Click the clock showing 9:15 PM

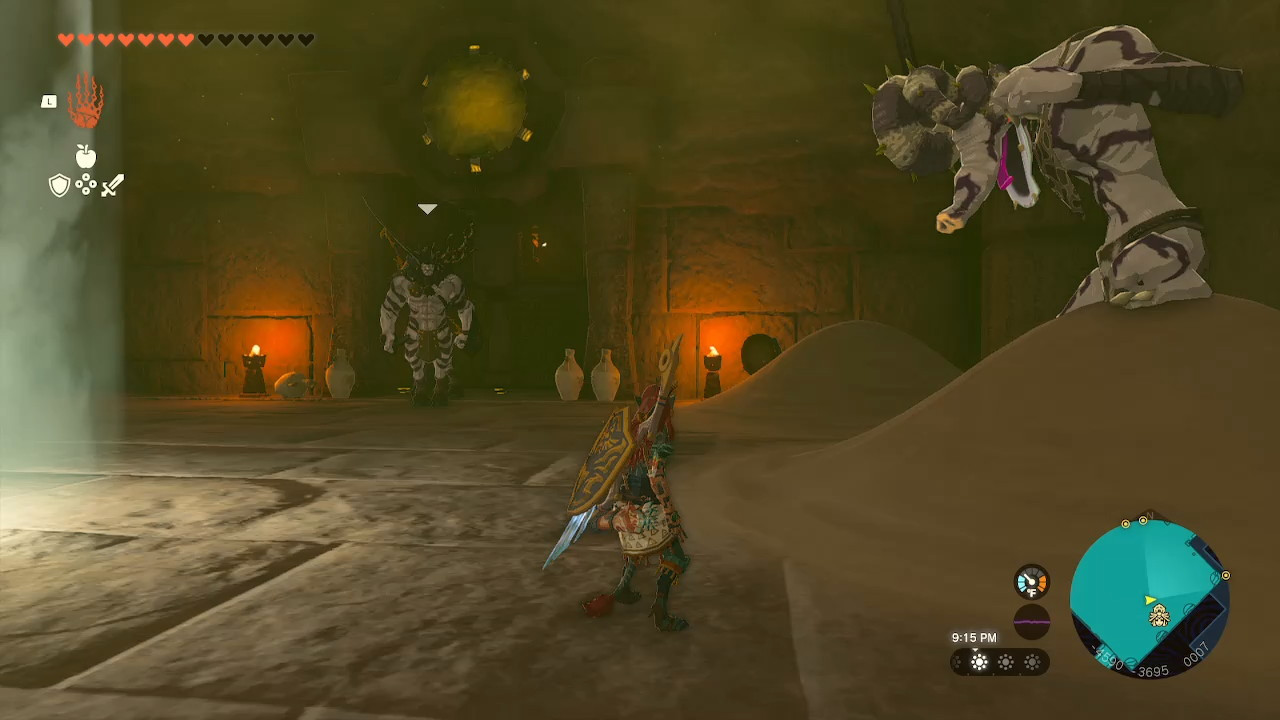975,636
